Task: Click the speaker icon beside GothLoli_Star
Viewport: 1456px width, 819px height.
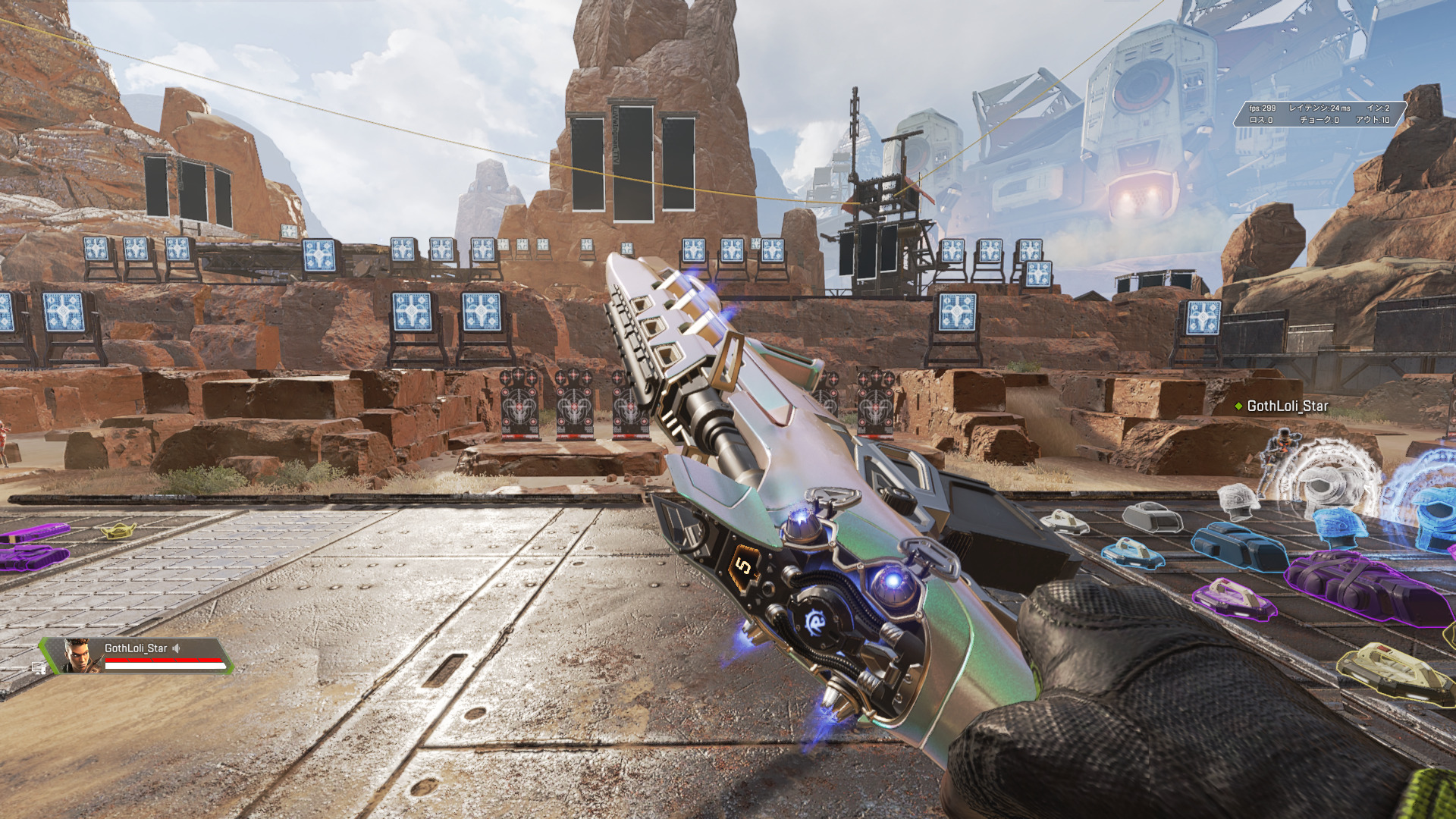Action: pos(177,648)
